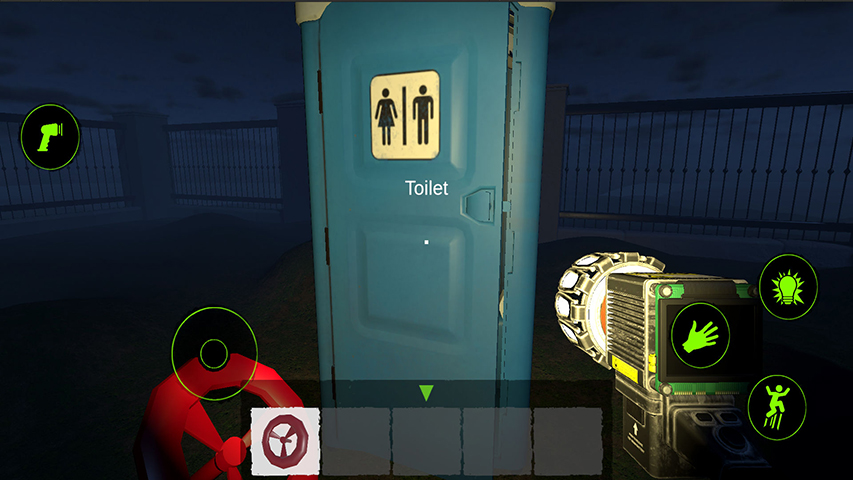Tap the green gun fire button
Image resolution: width=853 pixels, height=480 pixels.
click(50, 136)
